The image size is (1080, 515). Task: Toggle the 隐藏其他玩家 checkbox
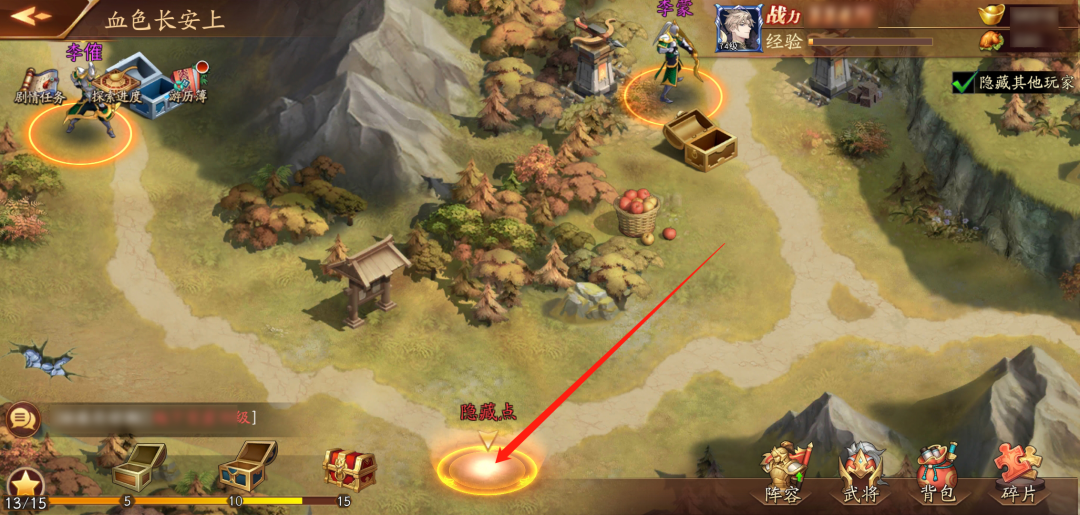click(x=965, y=83)
